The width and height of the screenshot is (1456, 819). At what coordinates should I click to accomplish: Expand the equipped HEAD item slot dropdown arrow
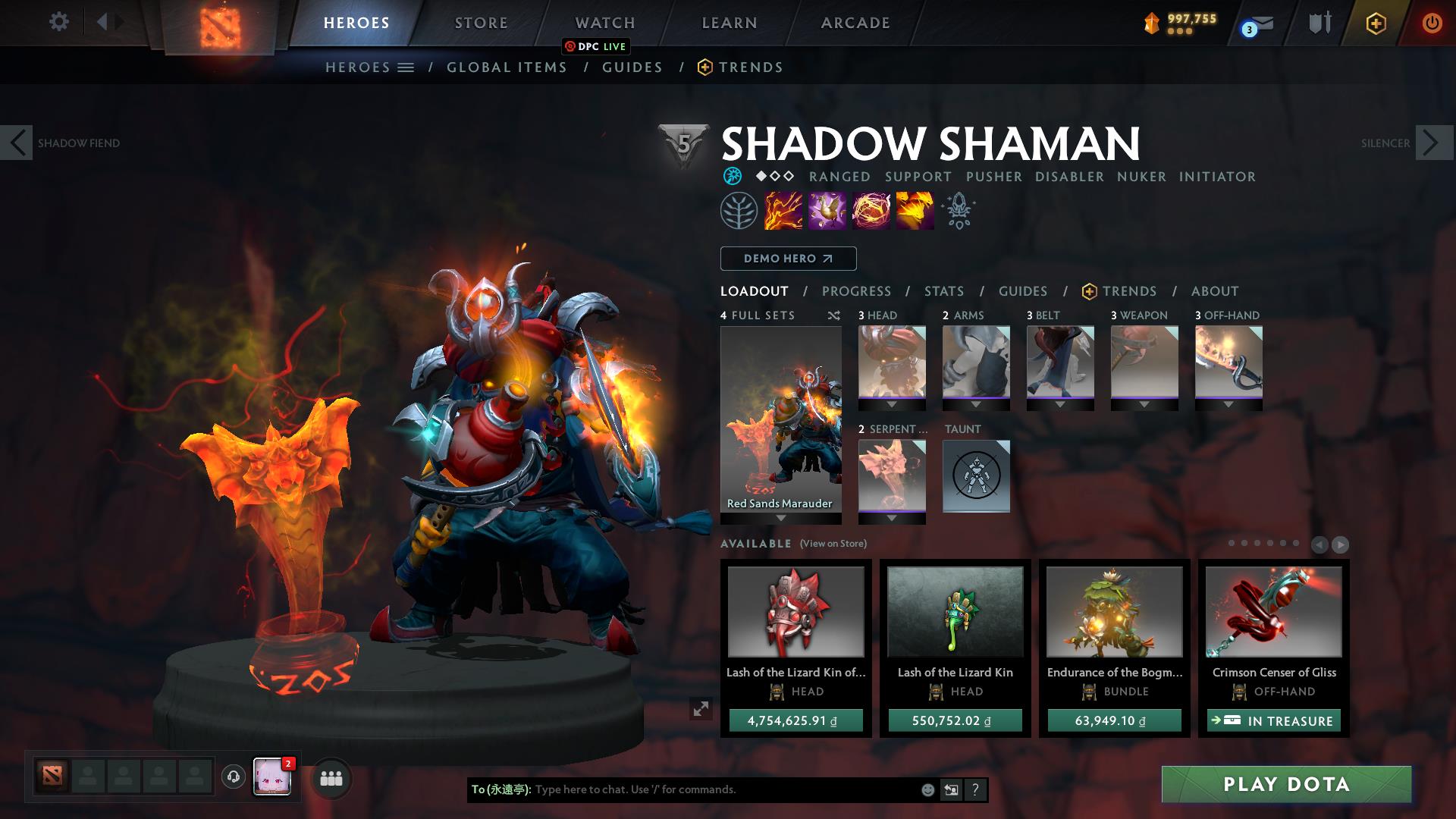pyautogui.click(x=892, y=403)
